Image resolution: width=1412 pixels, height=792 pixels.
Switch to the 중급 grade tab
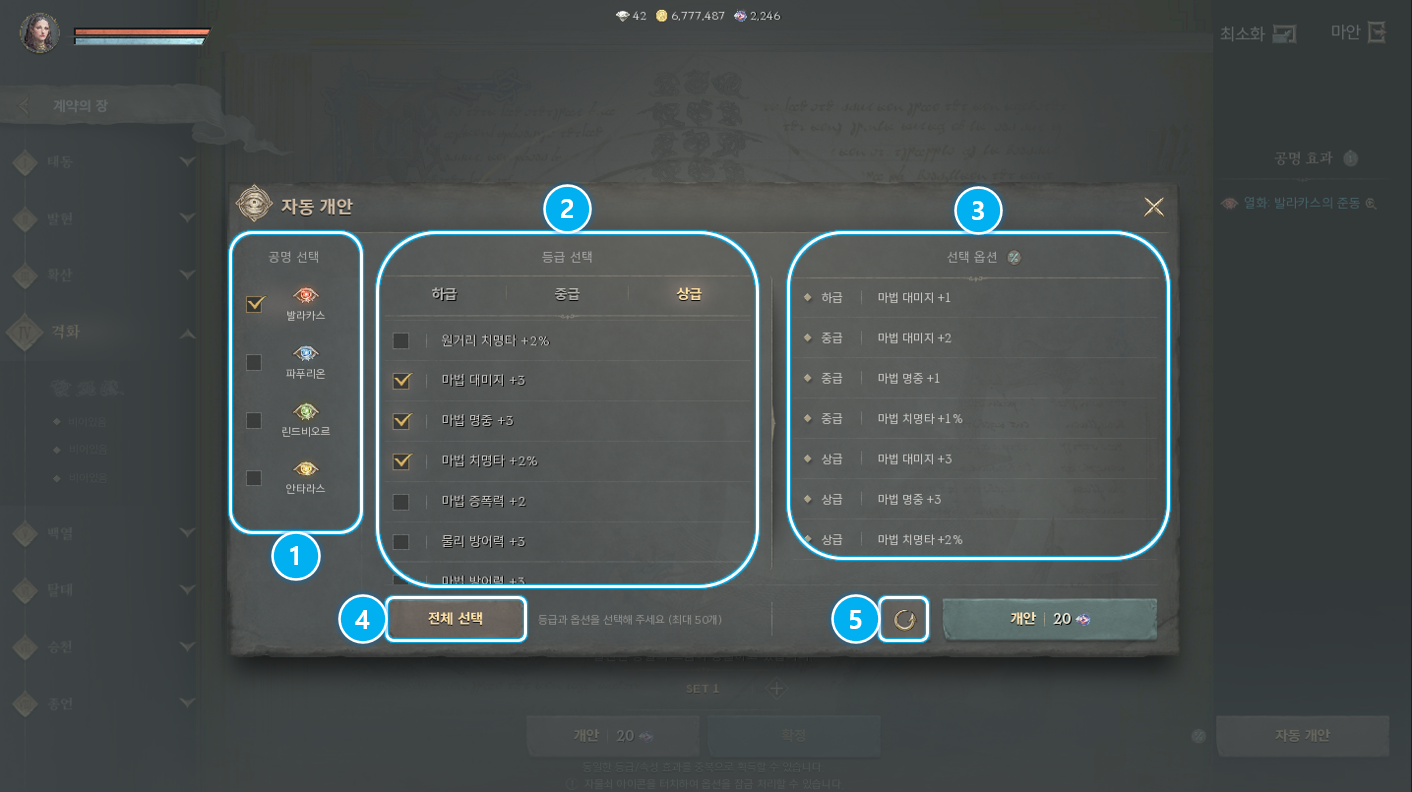click(x=569, y=292)
